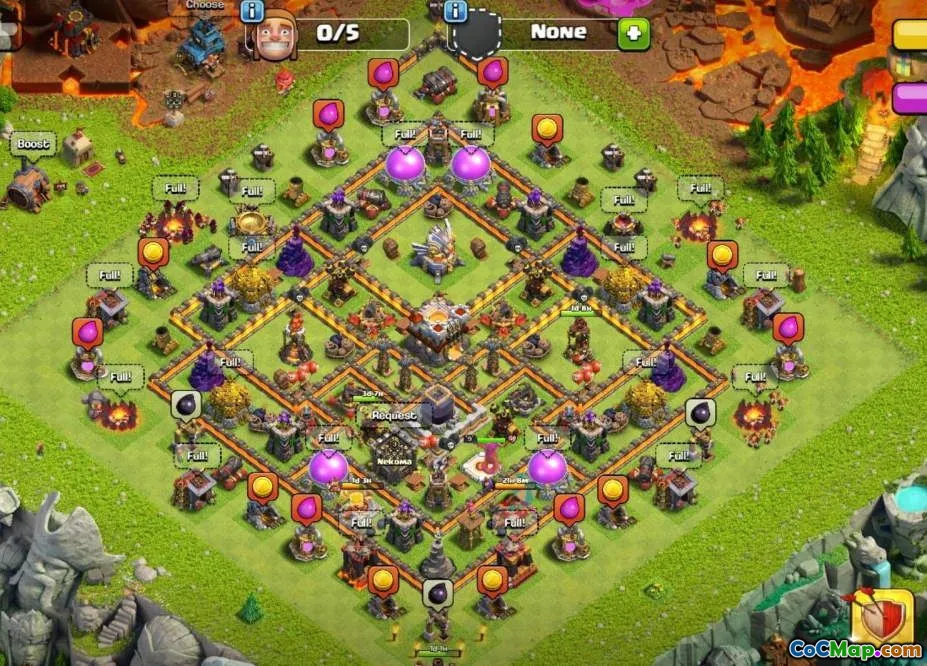Screen dimensions: 927x666
Task: Show the shield info button
Action: pyautogui.click(x=456, y=12)
